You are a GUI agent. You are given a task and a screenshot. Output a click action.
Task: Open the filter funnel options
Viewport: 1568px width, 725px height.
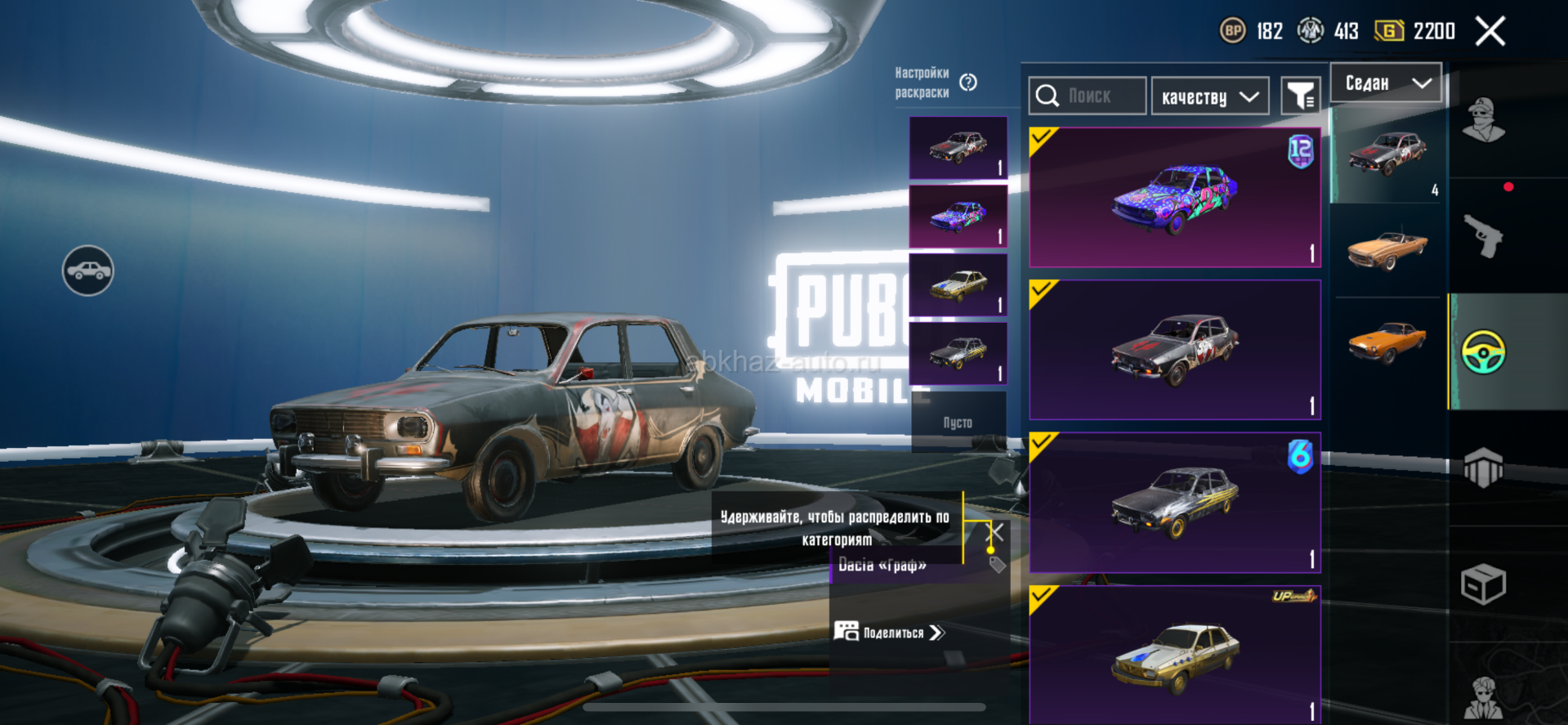(1300, 97)
